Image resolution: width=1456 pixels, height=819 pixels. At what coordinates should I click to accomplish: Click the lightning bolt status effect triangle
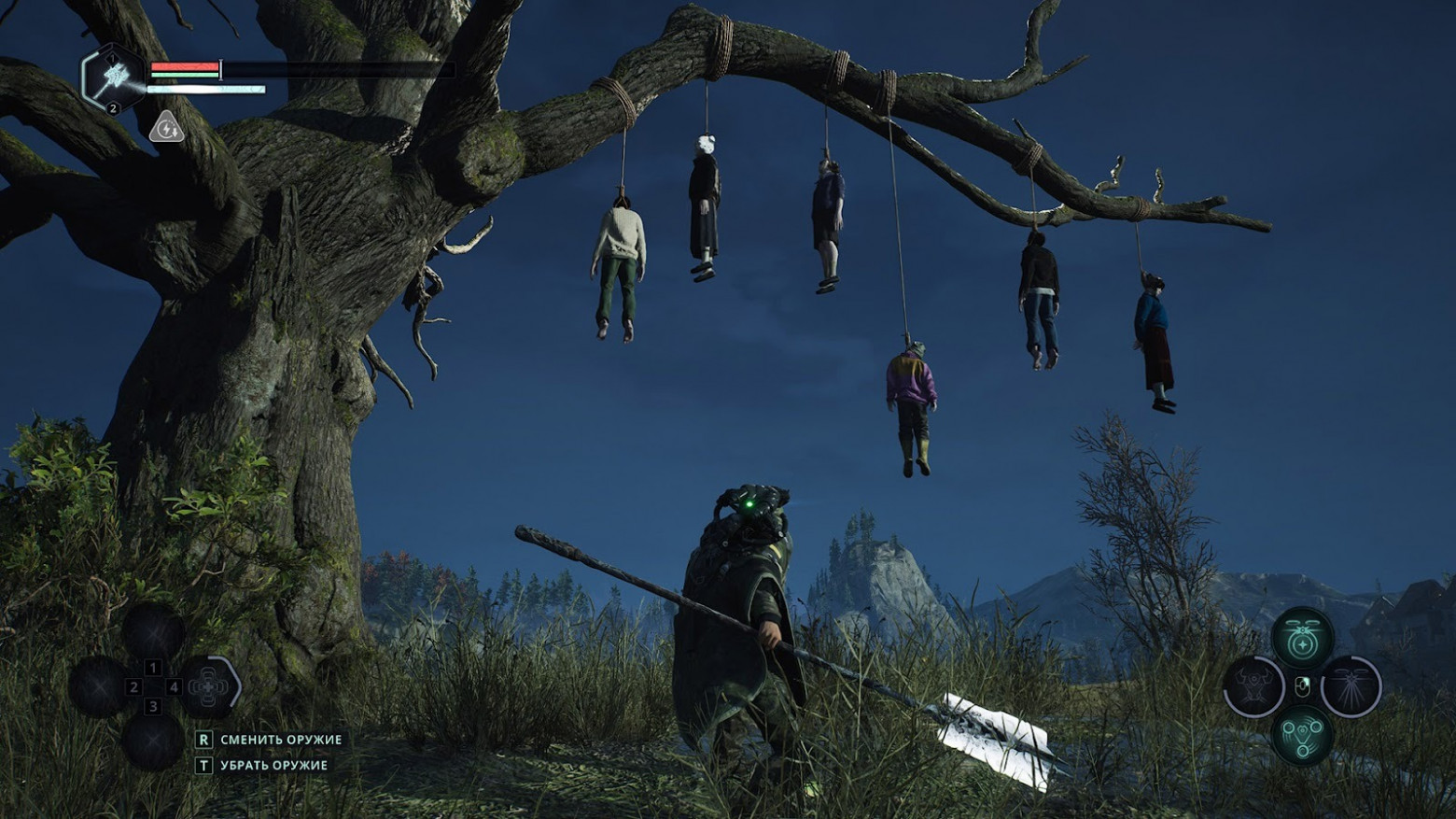166,127
